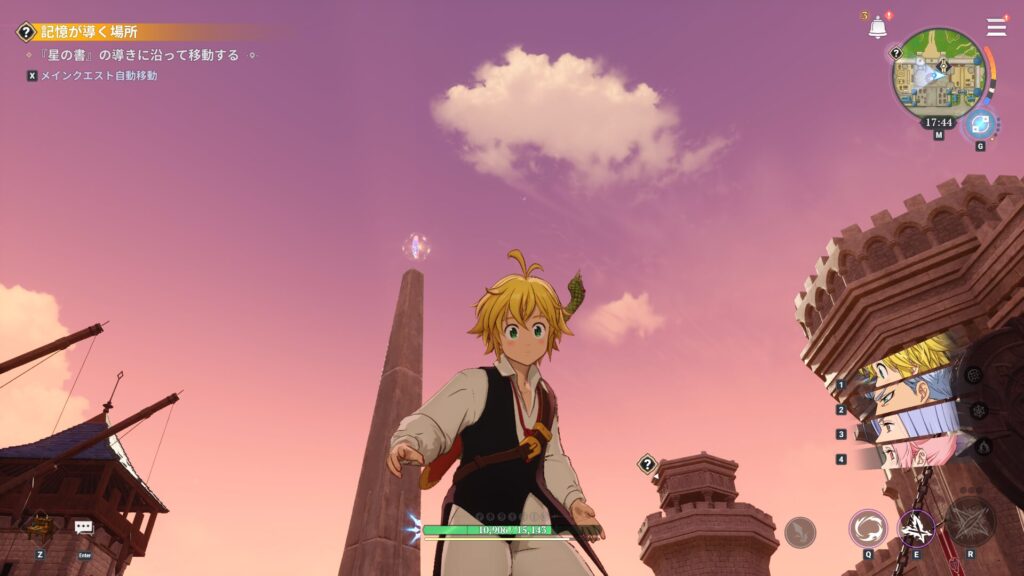
Task: Trigger the large star ultimate skill
Action: [971, 521]
